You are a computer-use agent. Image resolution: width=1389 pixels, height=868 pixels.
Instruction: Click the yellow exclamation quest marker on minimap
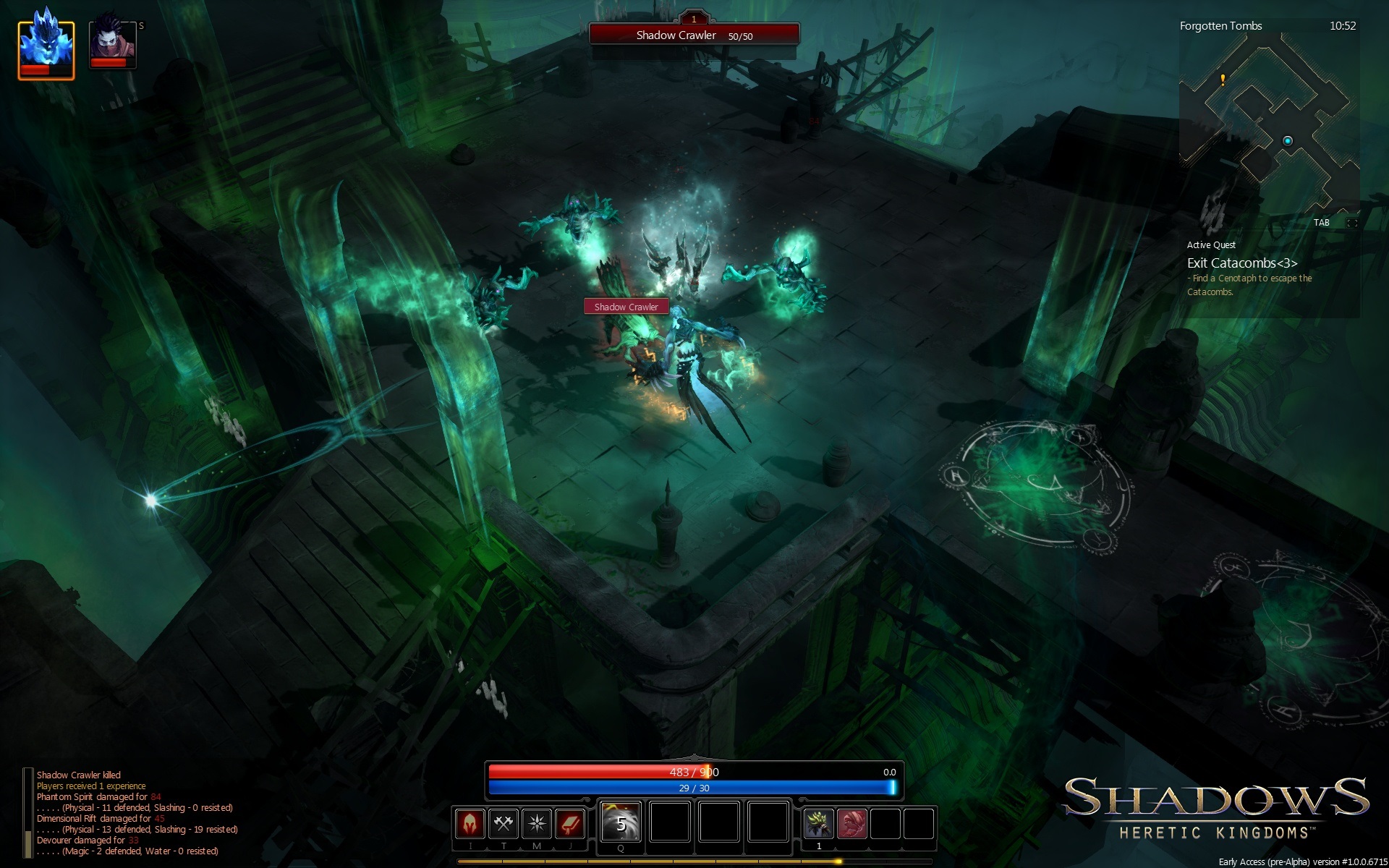tap(1223, 80)
